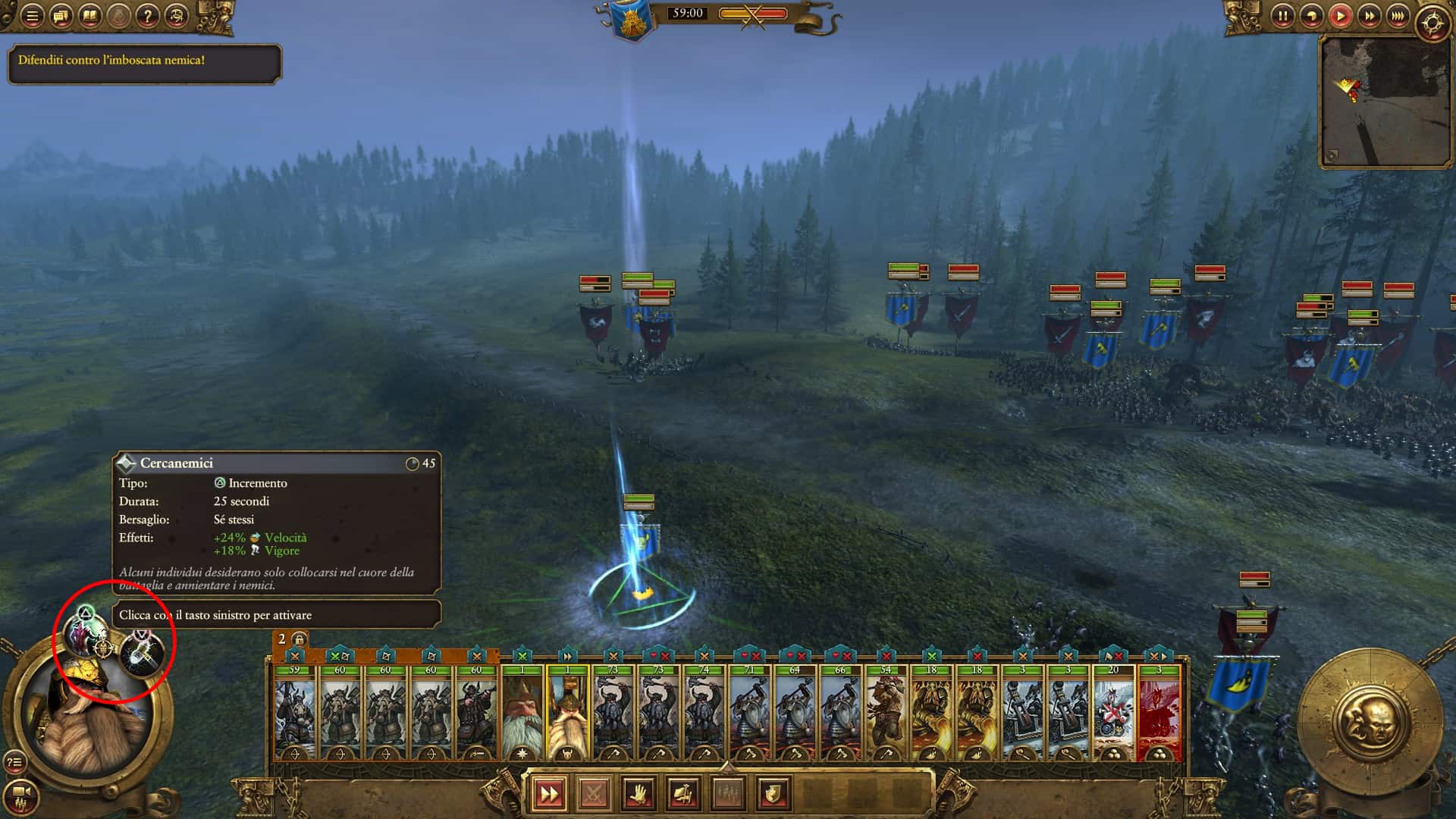Image resolution: width=1456 pixels, height=819 pixels.
Task: Click the question mark help button
Action: coord(147,16)
